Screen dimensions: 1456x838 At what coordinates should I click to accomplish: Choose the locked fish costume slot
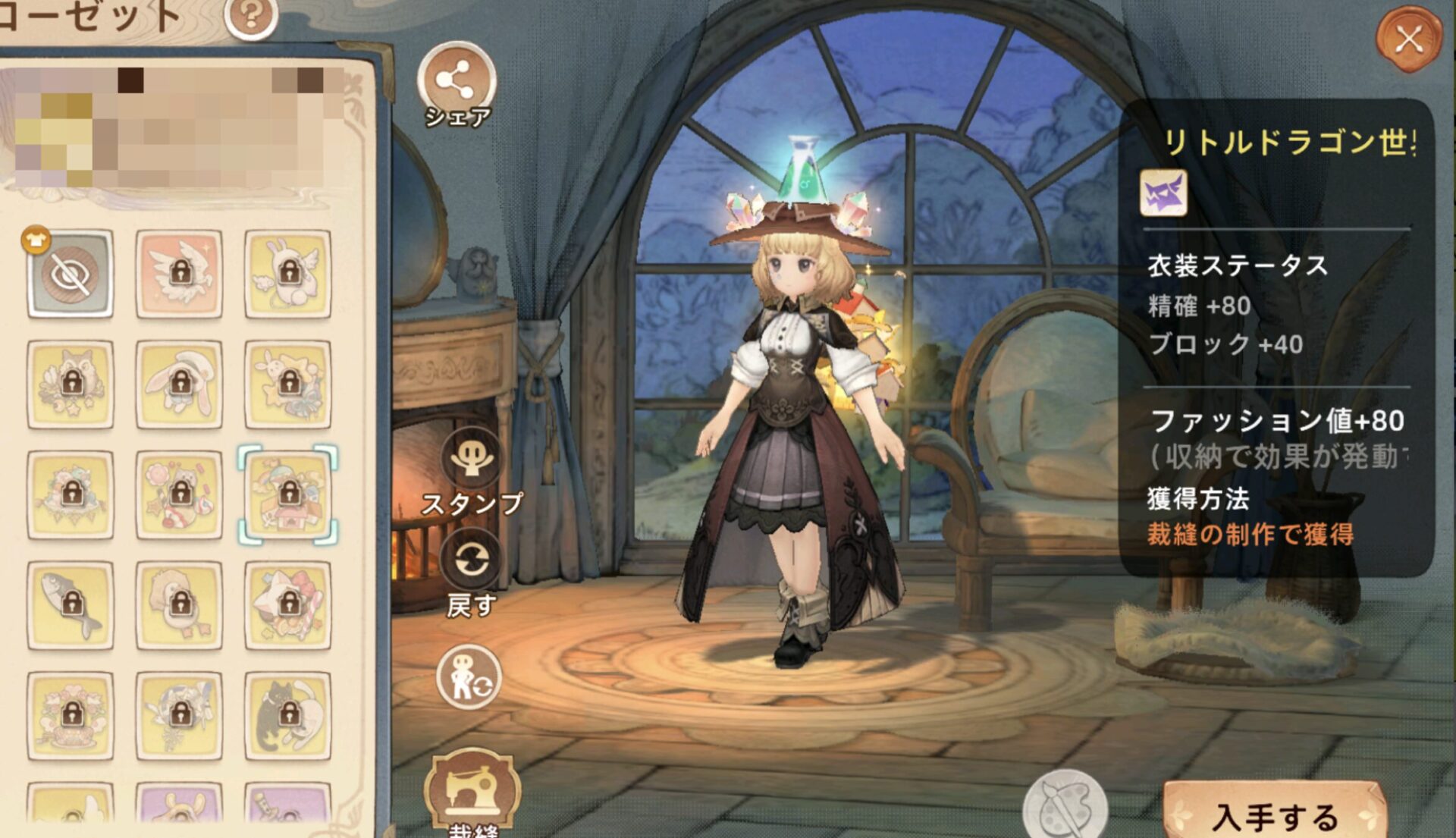click(71, 605)
